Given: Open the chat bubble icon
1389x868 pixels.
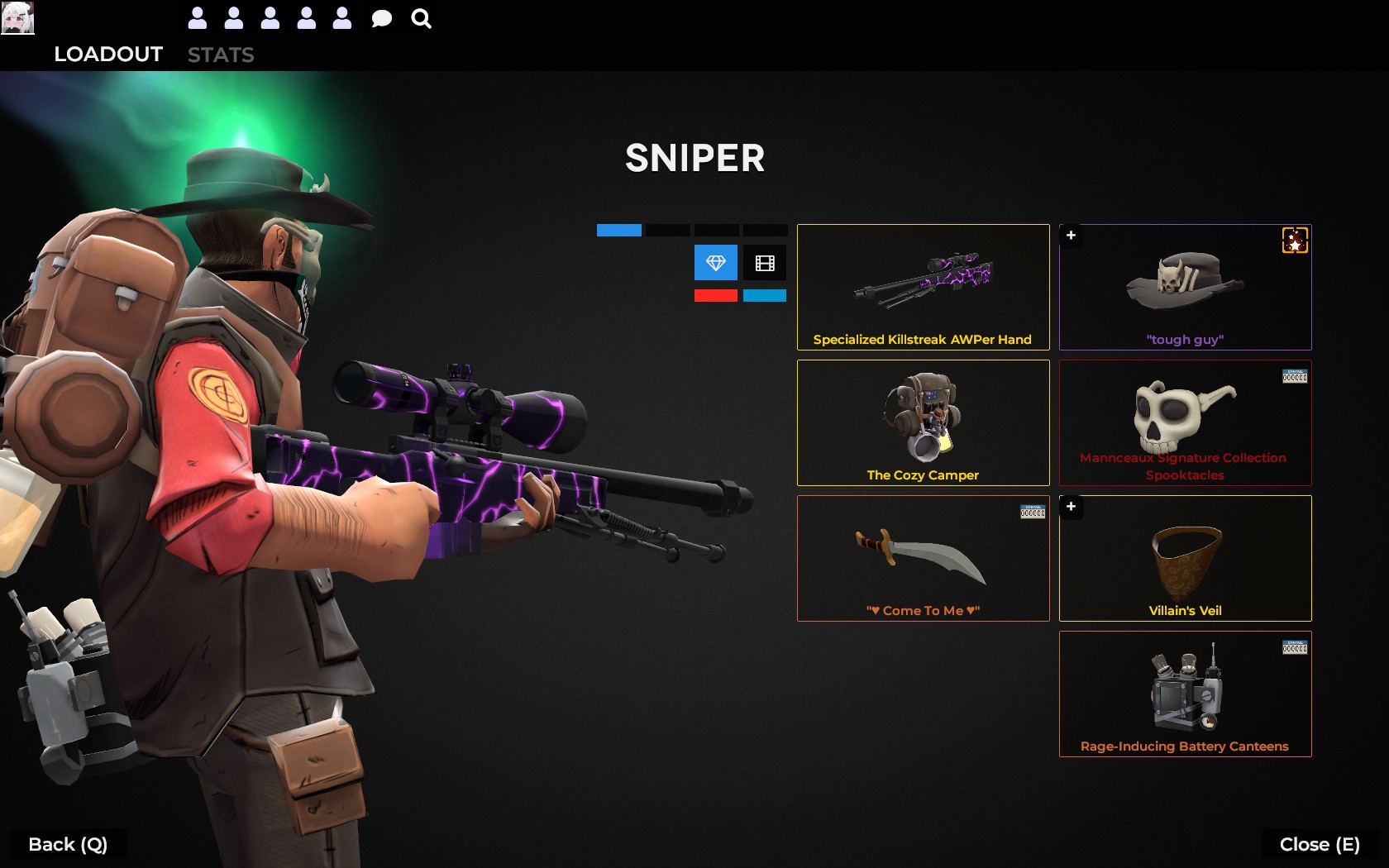Looking at the screenshot, I should [381, 17].
